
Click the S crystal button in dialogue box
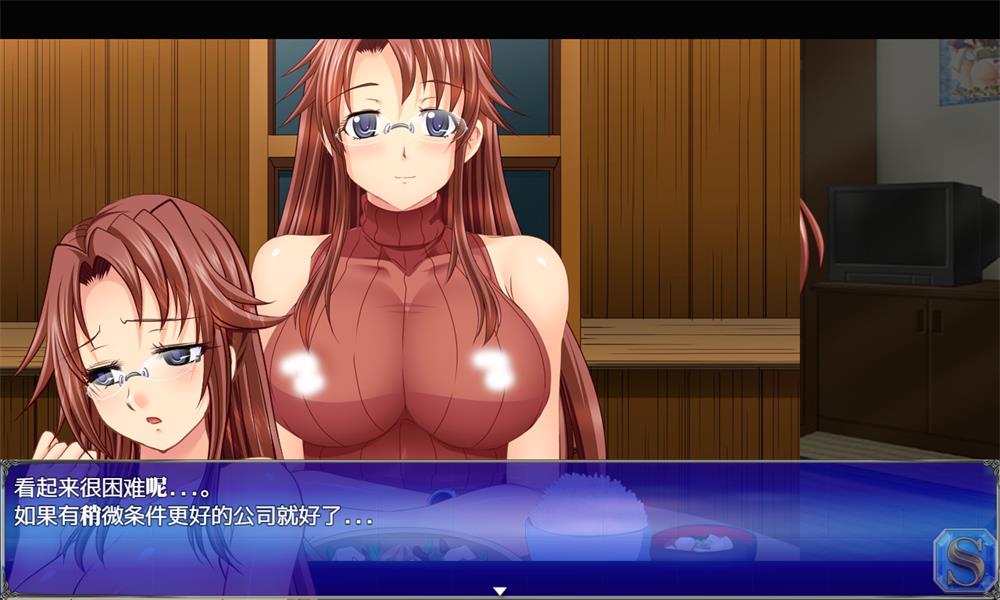961,558
